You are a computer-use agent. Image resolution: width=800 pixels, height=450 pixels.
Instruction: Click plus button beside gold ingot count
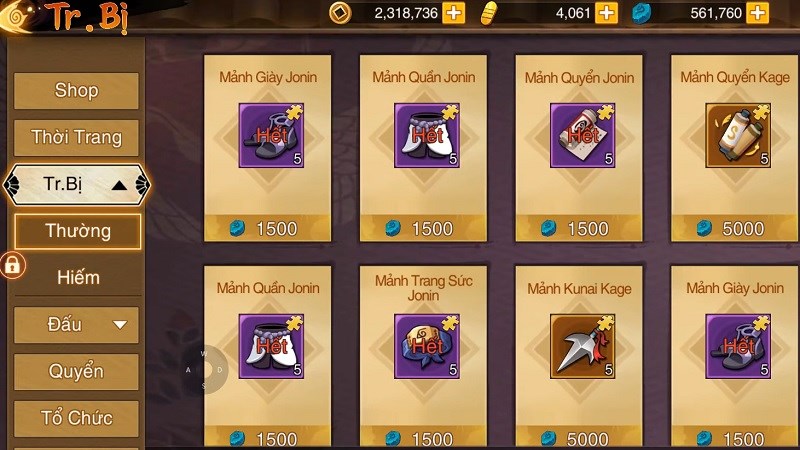click(x=606, y=13)
